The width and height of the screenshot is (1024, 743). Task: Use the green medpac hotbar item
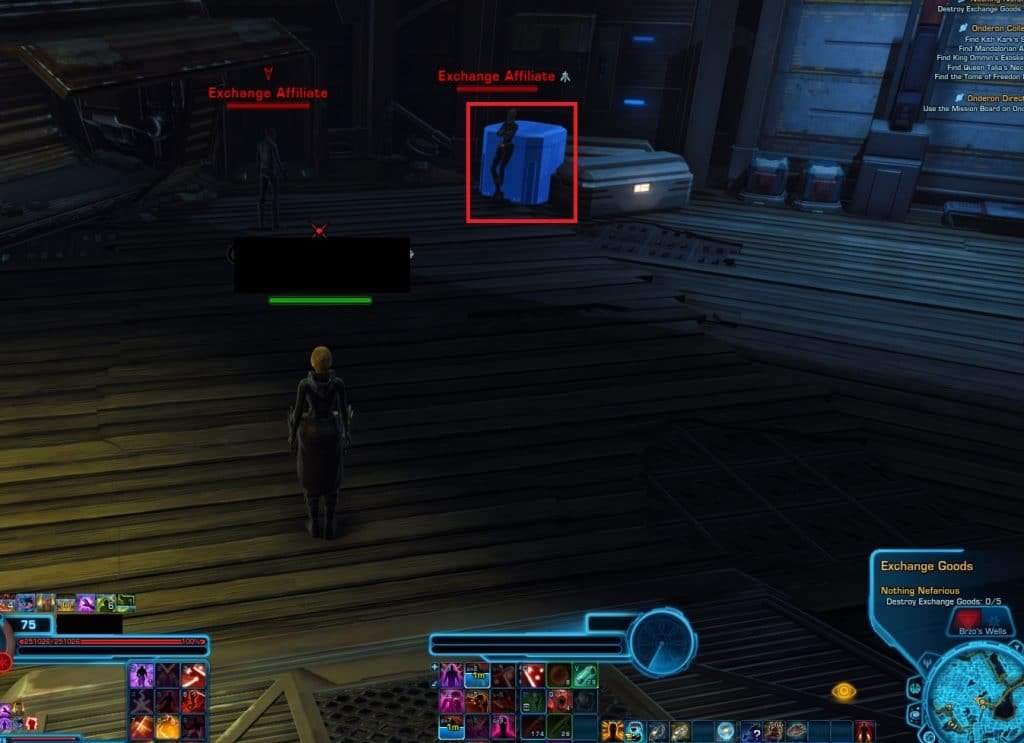[x=585, y=676]
